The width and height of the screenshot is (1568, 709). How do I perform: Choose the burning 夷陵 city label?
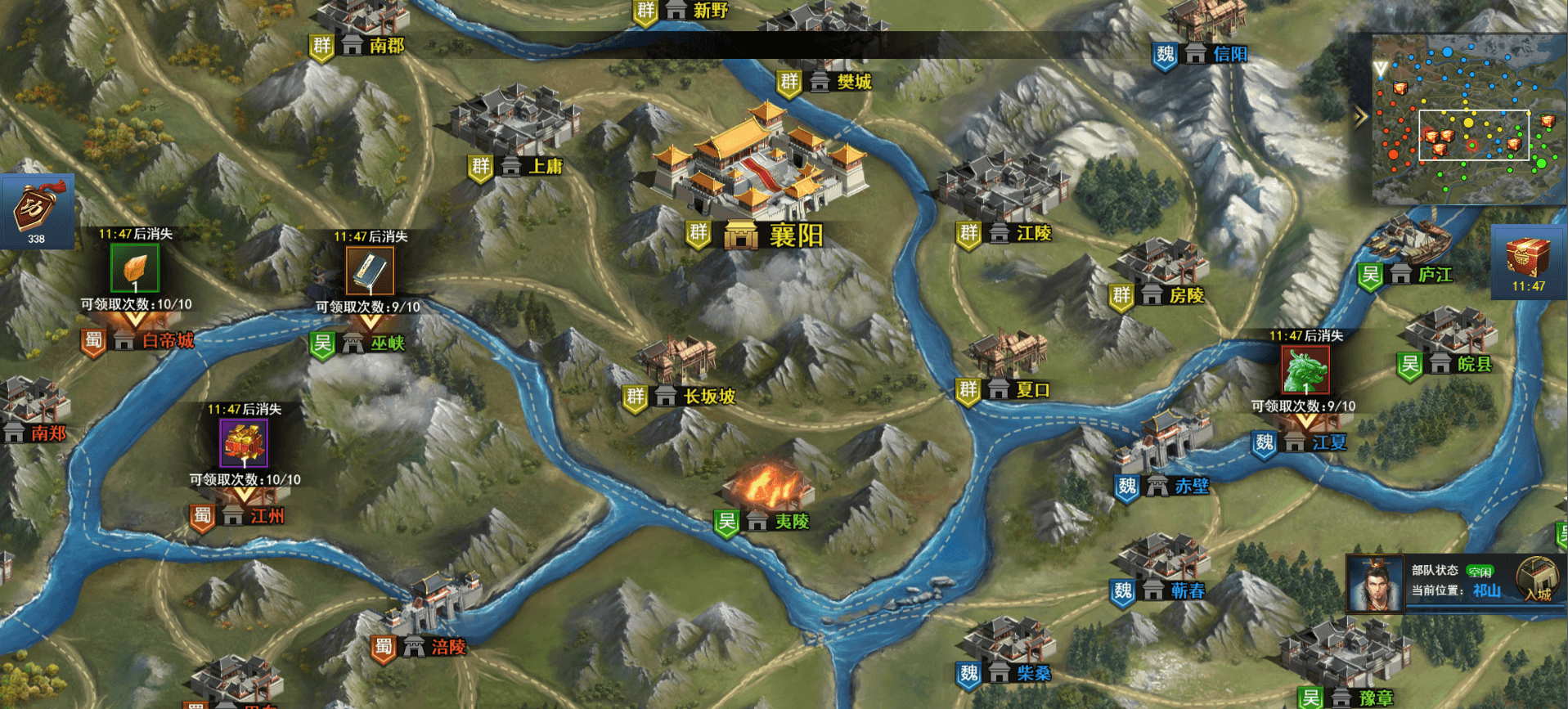[791, 522]
